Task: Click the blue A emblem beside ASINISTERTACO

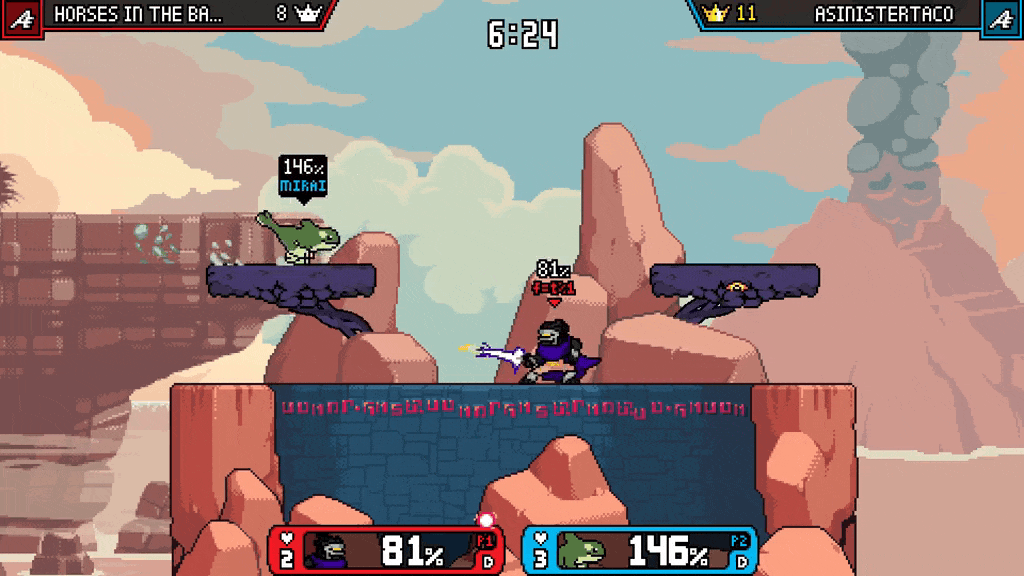Action: [1000, 17]
